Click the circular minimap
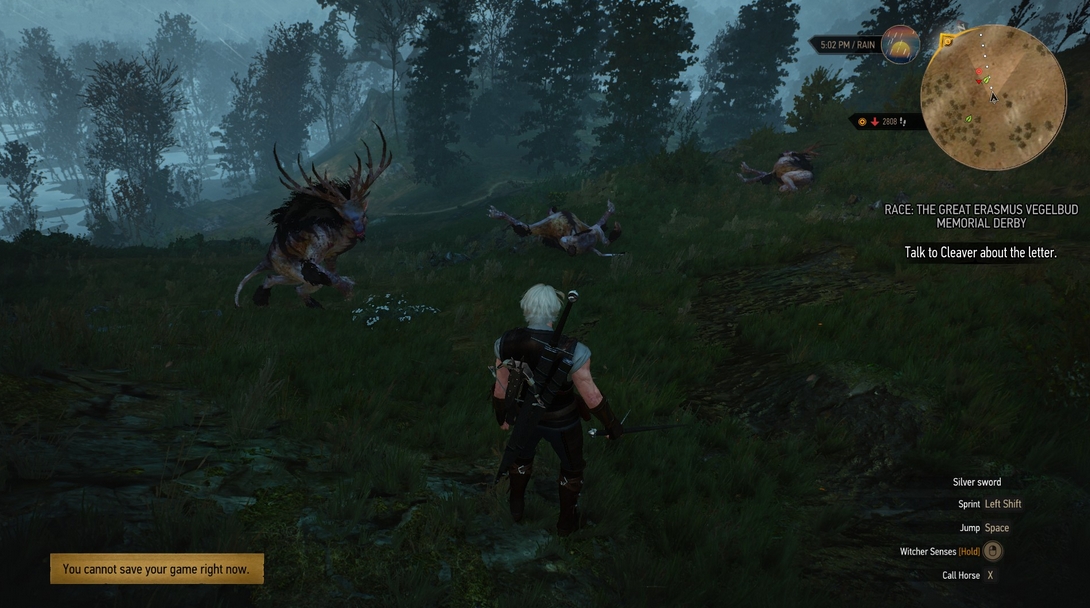 tap(993, 97)
